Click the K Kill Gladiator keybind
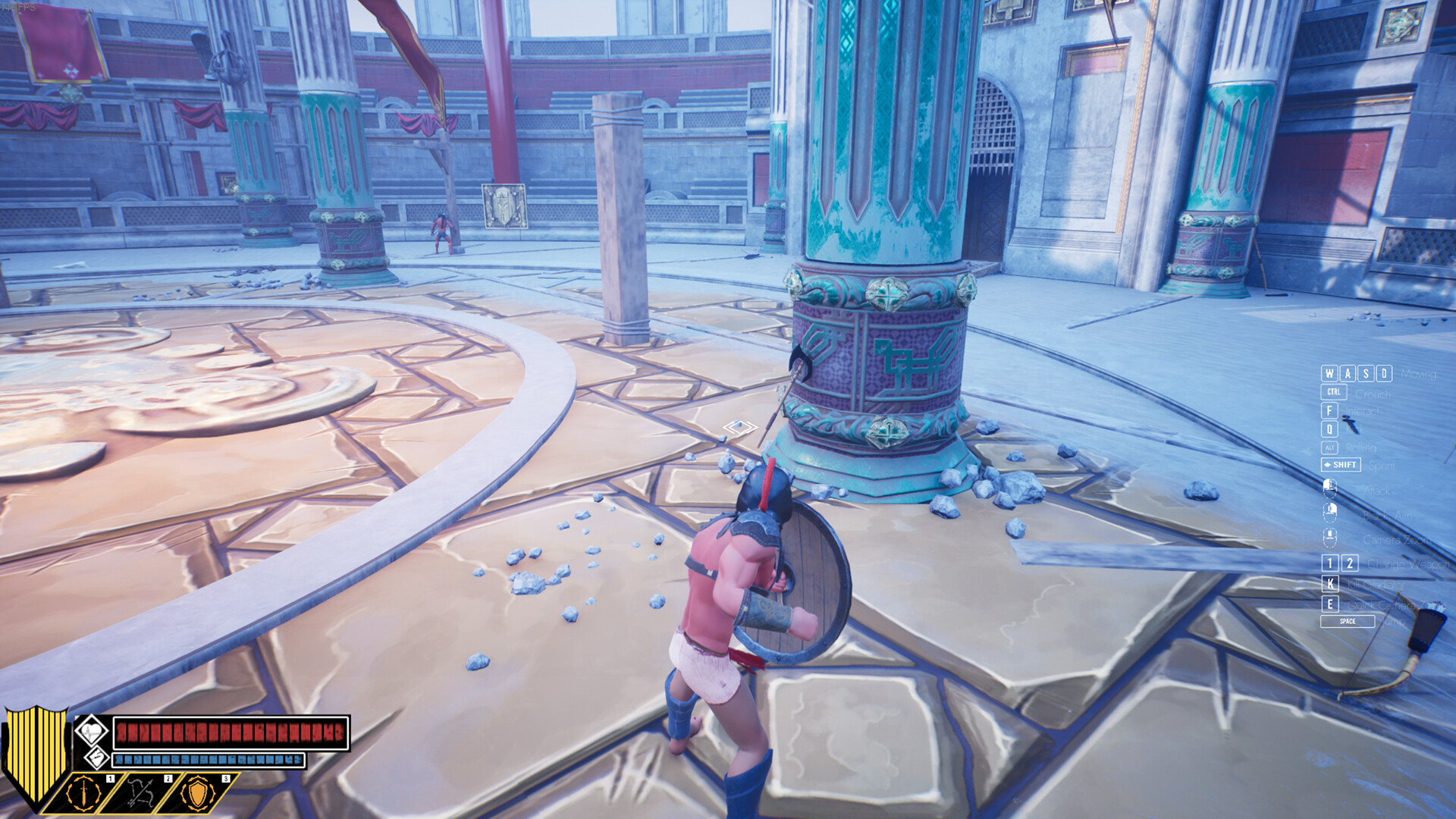 pos(1330,585)
